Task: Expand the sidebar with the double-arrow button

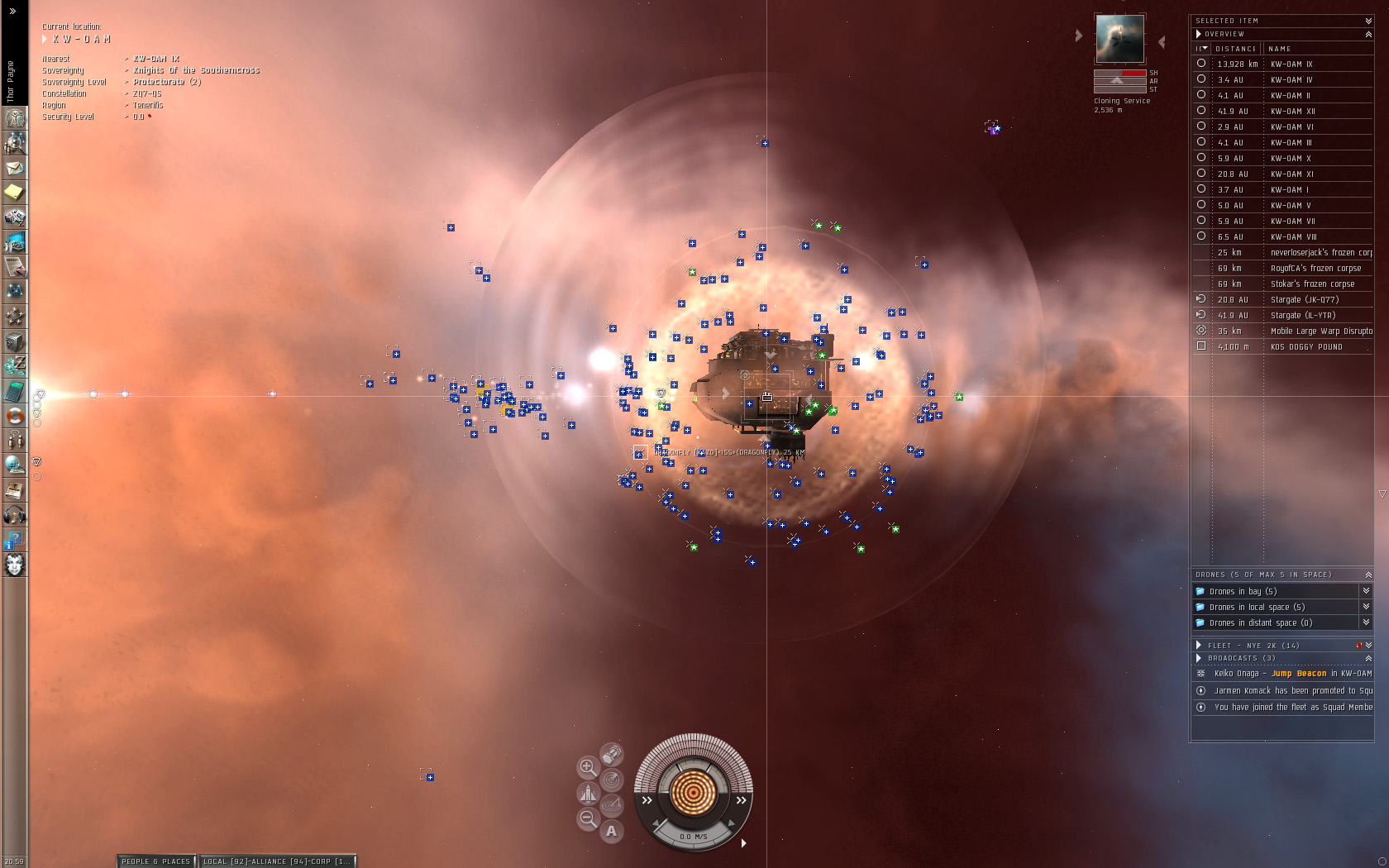Action: [x=12, y=12]
